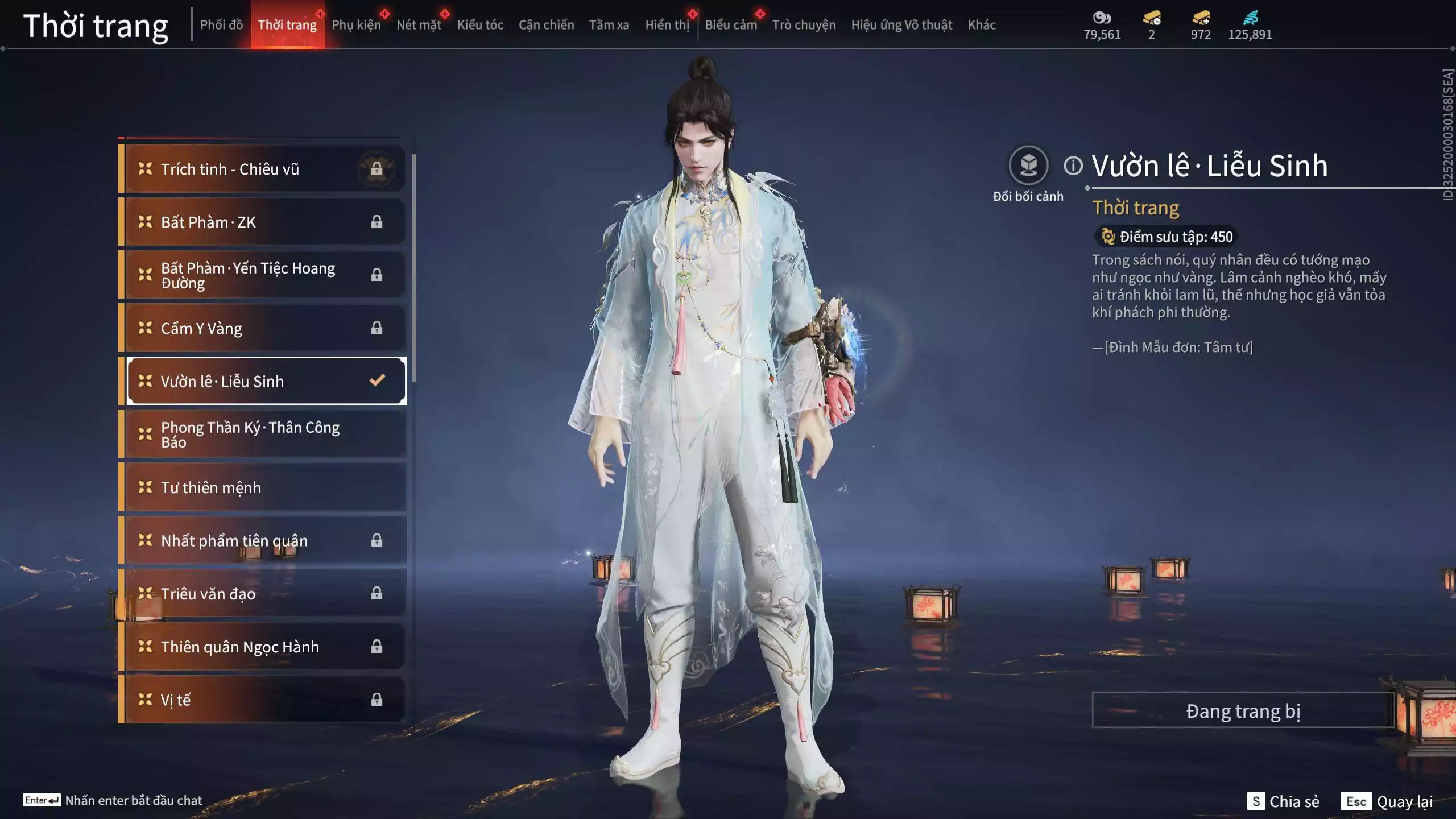Go to the Kiểu tóc tab
The height and width of the screenshot is (819, 1456).
480,25
